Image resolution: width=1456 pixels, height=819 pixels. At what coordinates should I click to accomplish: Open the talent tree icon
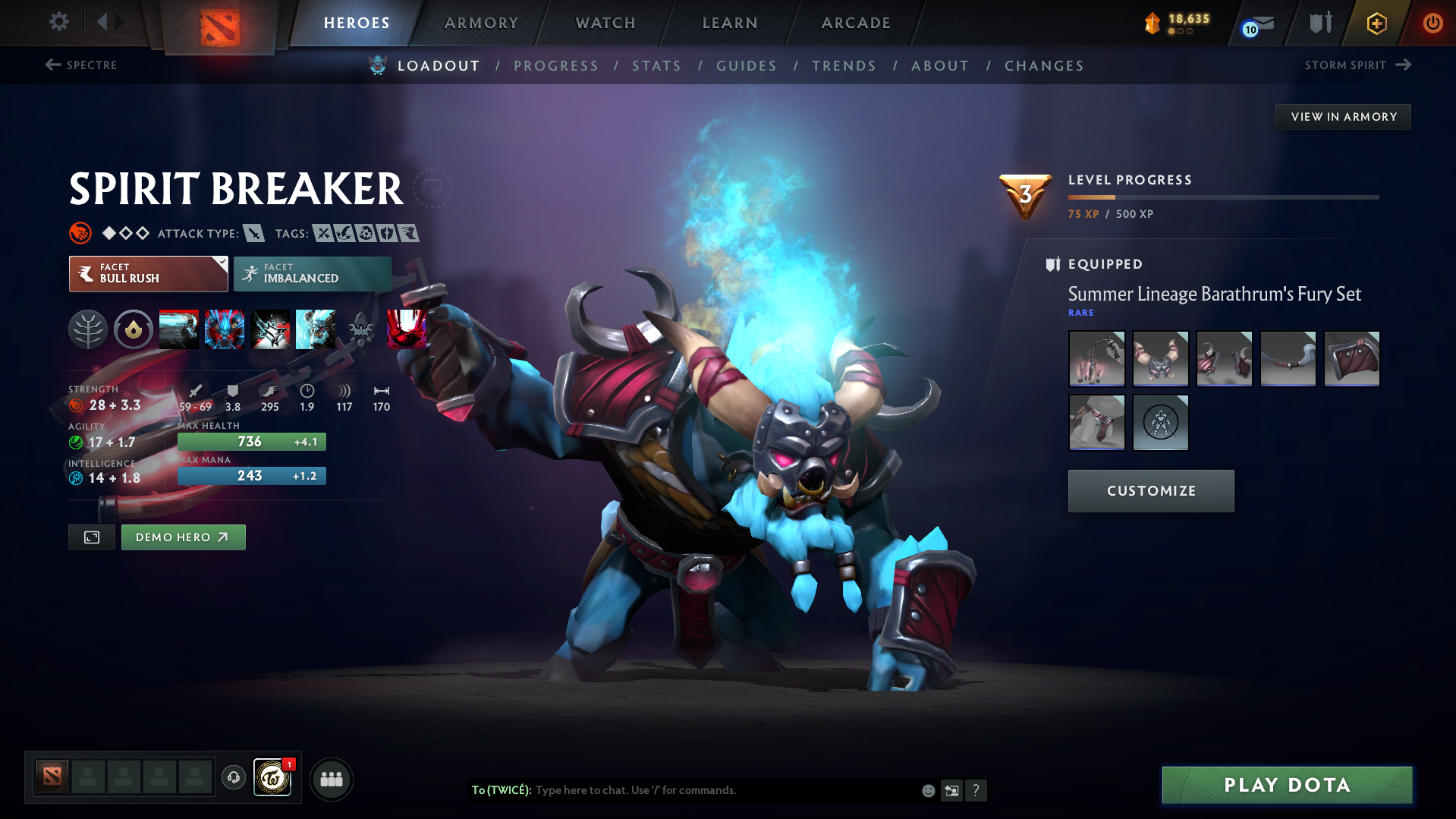pos(87,329)
